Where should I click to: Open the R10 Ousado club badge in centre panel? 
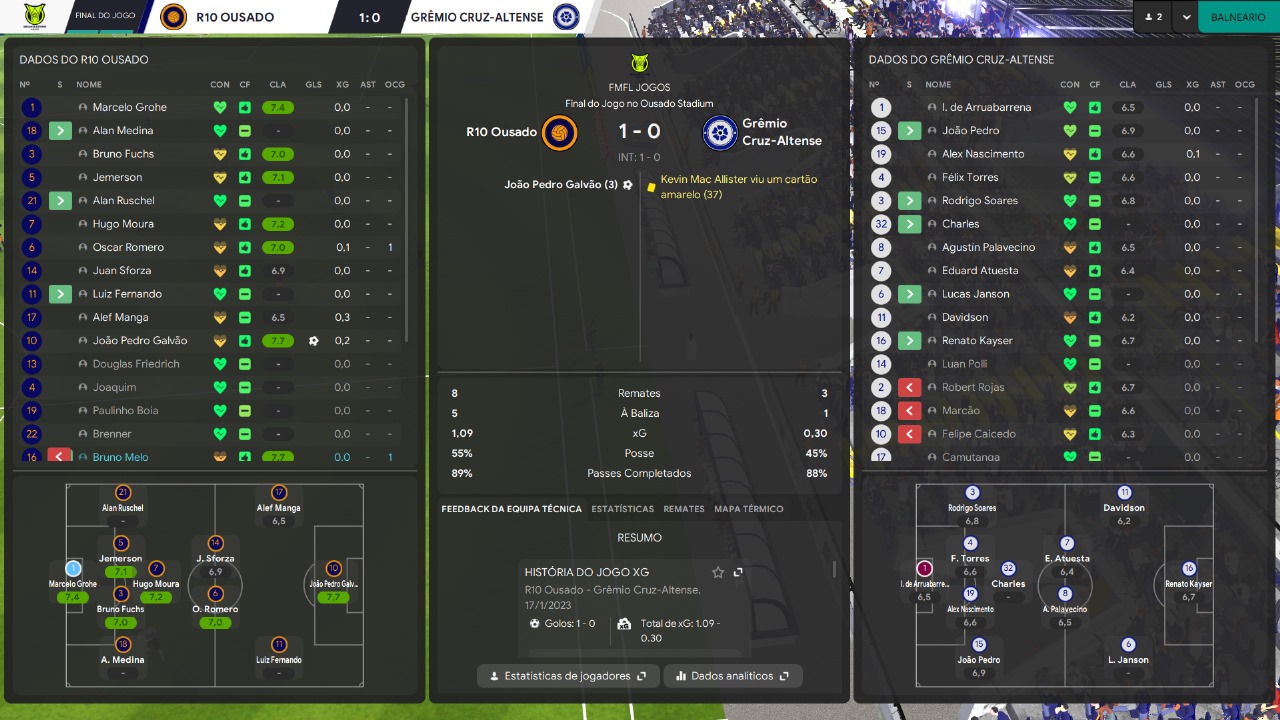559,133
